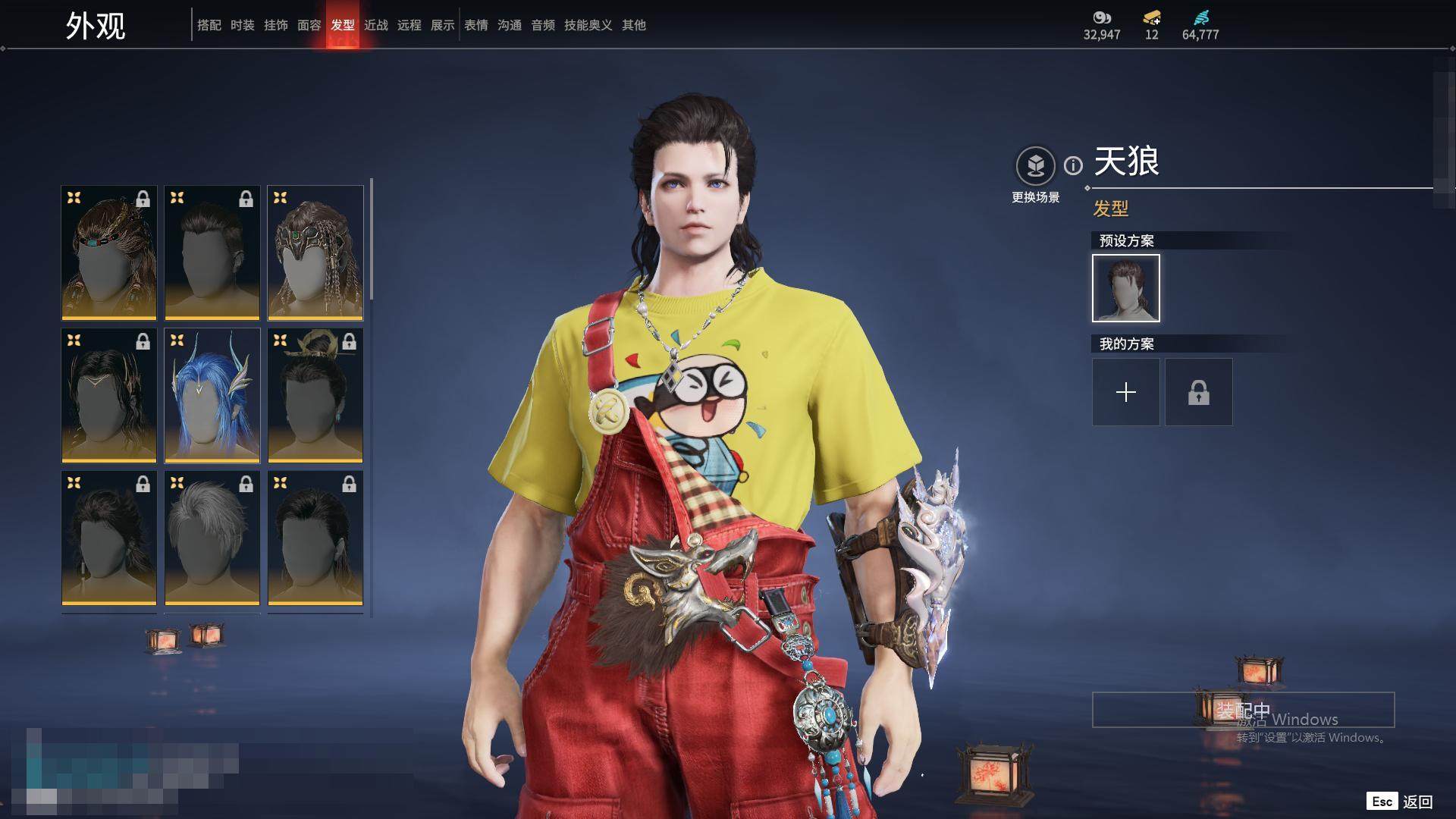Select the silver-white short hairstyle
This screenshot has width=1456, height=819.
point(212,538)
